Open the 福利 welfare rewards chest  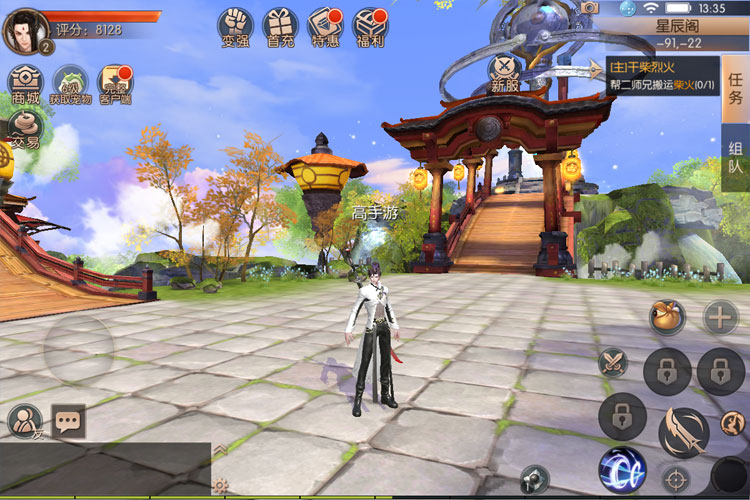pyautogui.click(x=371, y=26)
